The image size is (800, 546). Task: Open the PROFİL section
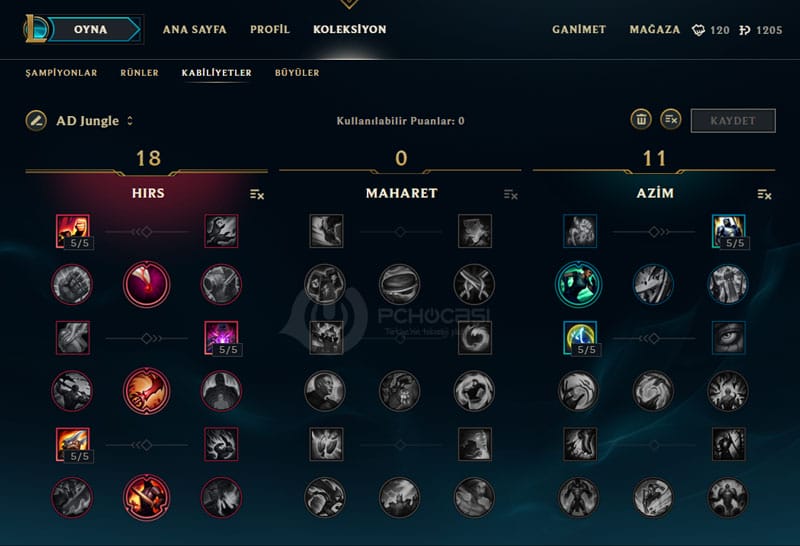(x=269, y=30)
